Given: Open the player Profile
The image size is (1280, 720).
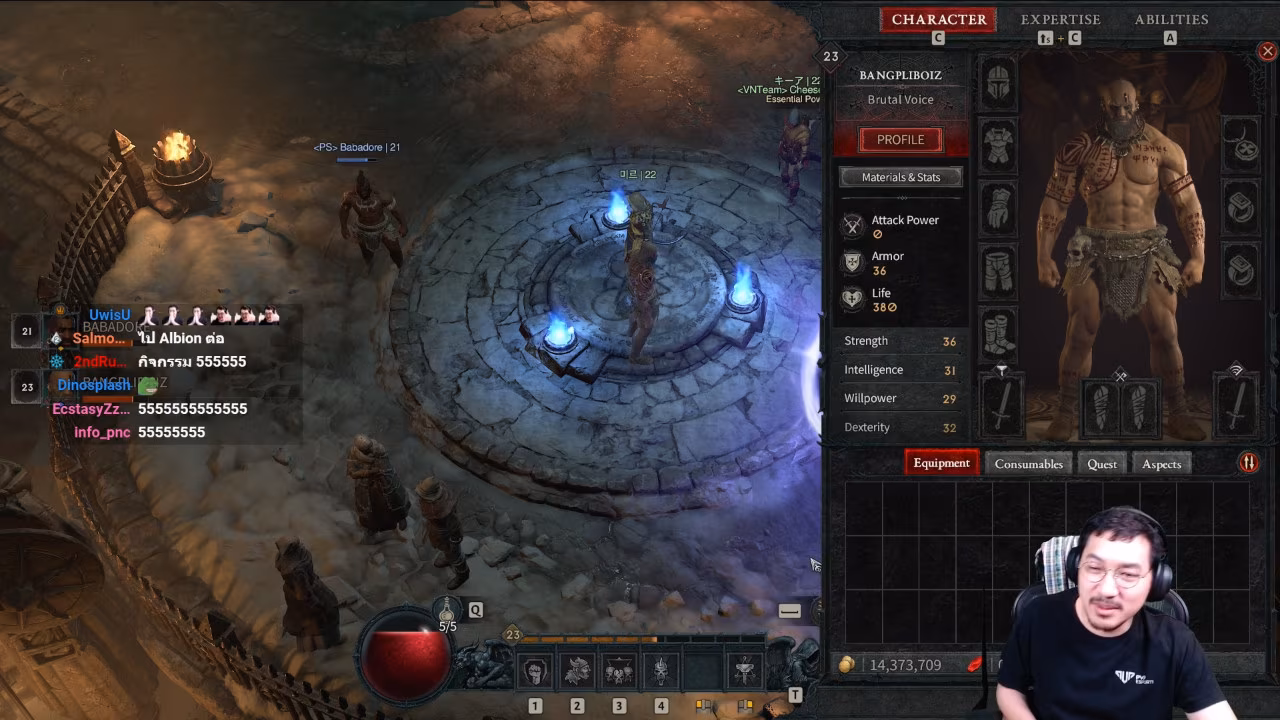Looking at the screenshot, I should click(x=900, y=140).
